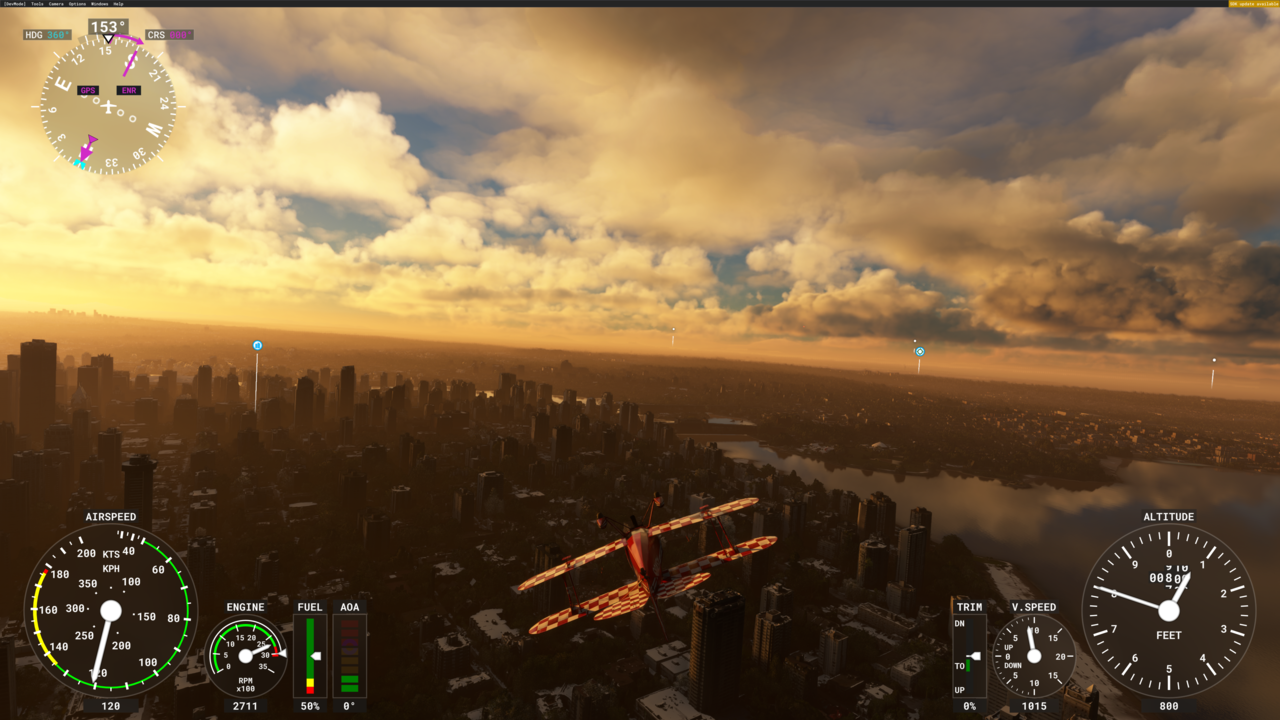Open the Tools menu
Screen dimensions: 1280x720
pyautogui.click(x=37, y=4)
